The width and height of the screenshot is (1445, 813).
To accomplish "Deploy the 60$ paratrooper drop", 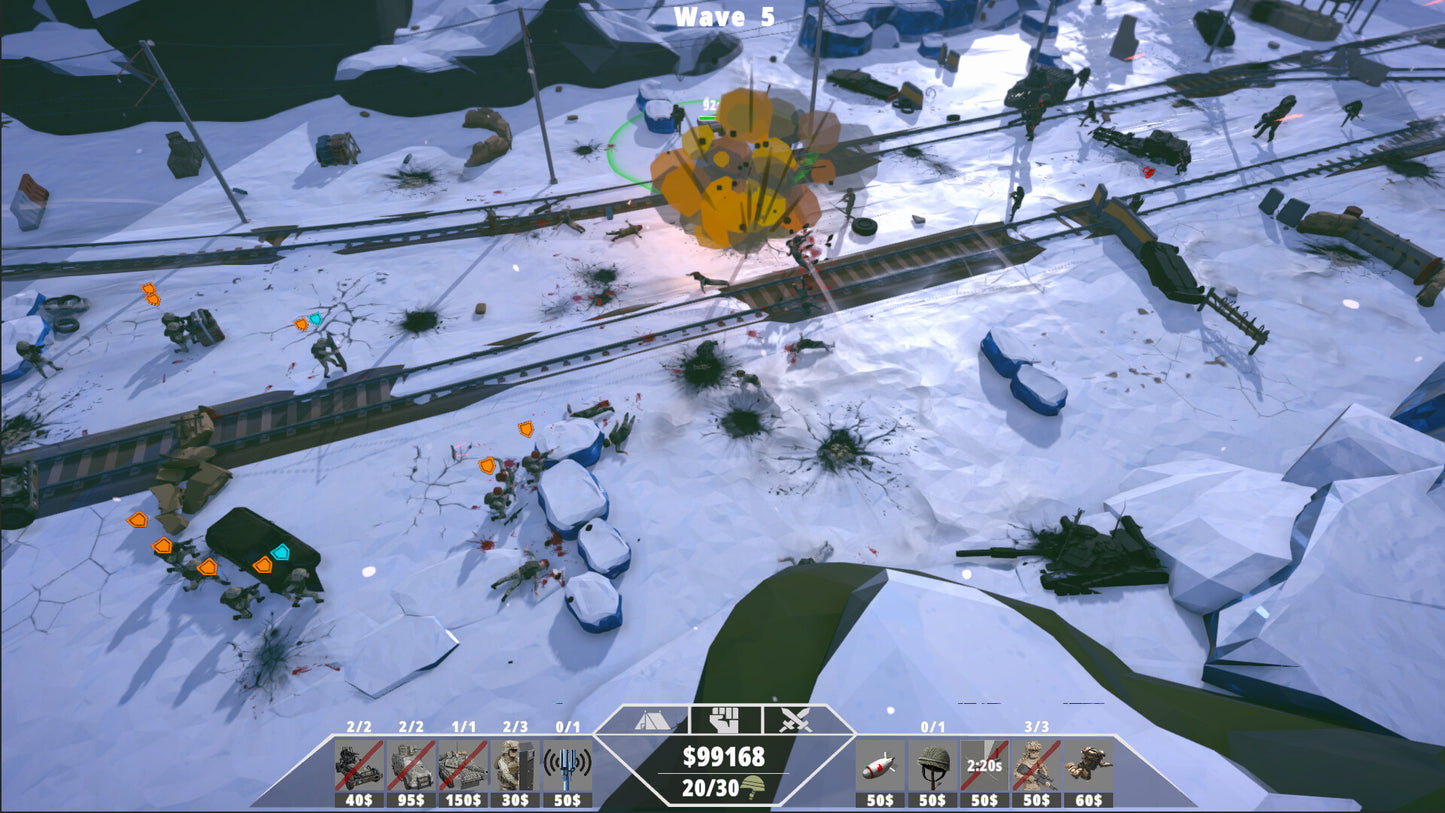I will pos(1088,766).
